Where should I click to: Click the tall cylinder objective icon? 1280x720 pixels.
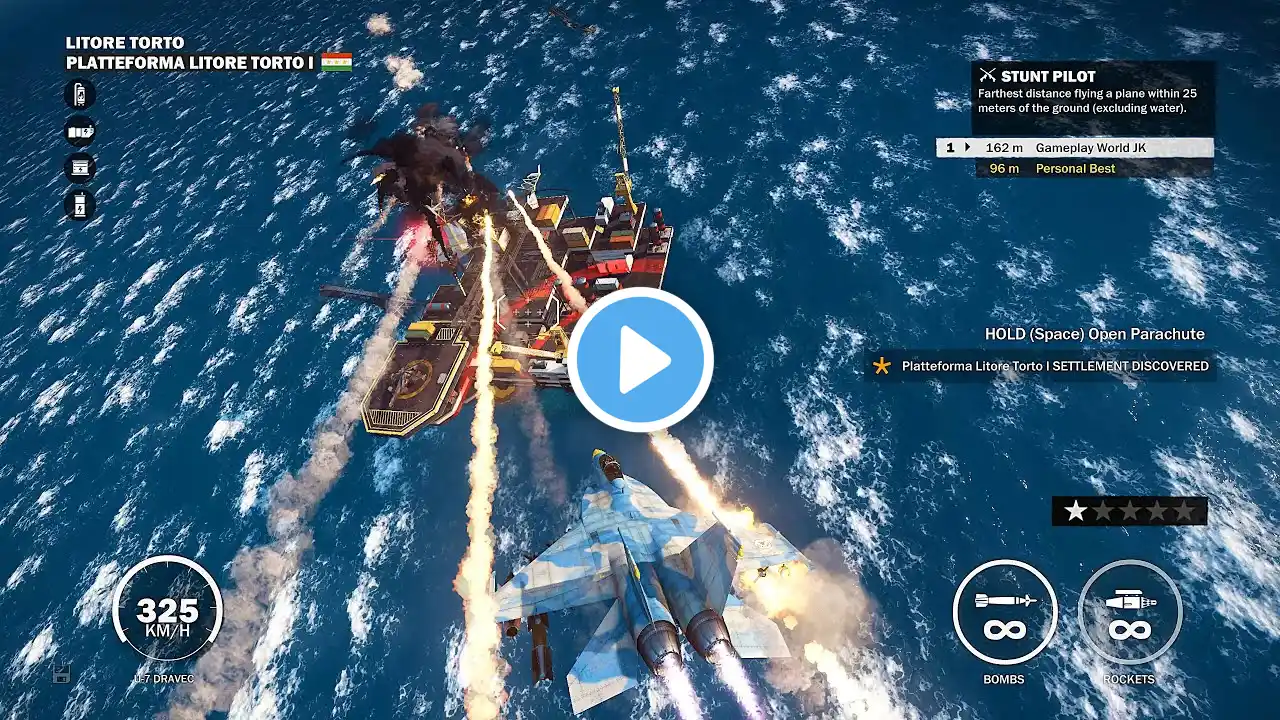pos(80,204)
